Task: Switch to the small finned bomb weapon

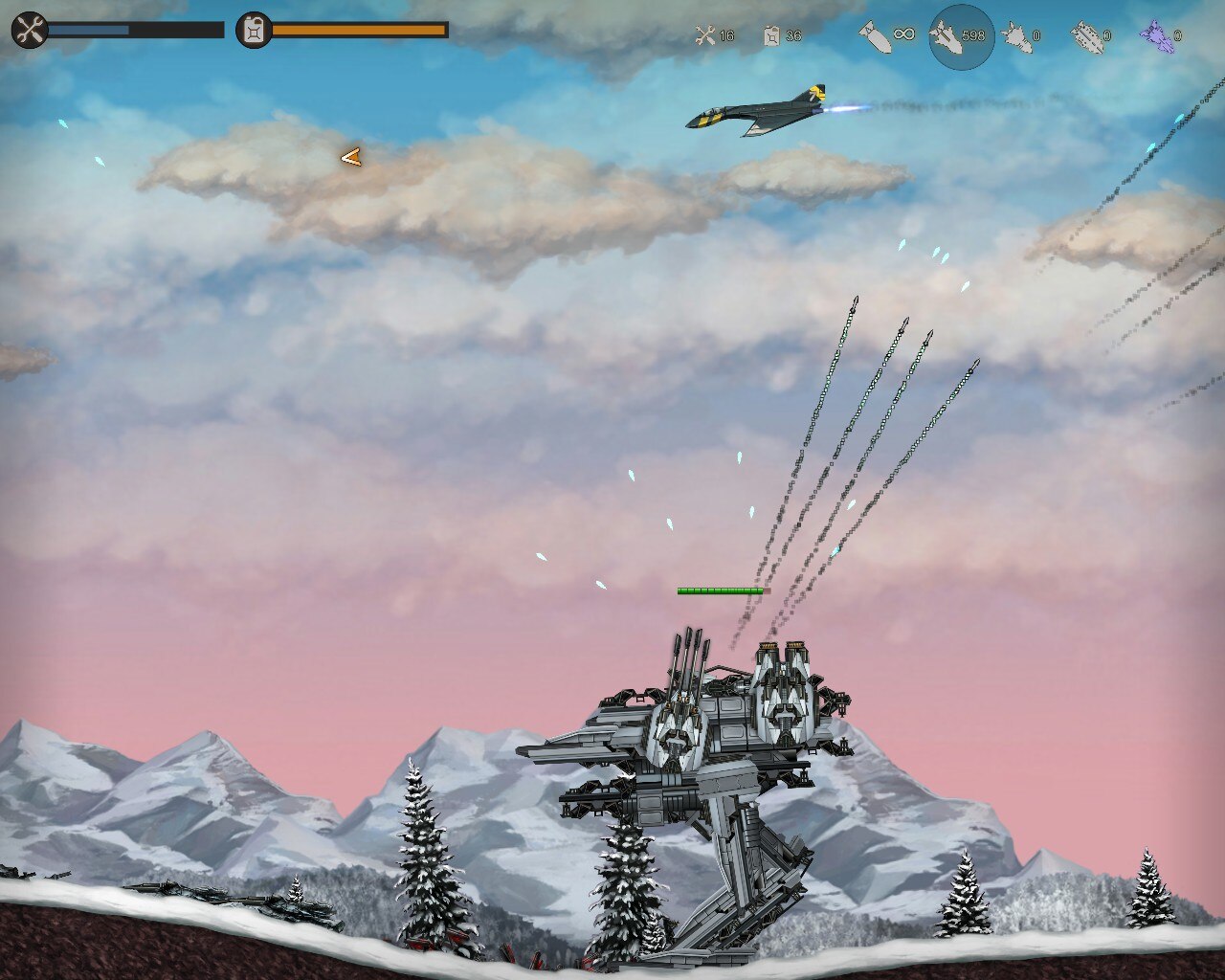Action: (x=1015, y=36)
